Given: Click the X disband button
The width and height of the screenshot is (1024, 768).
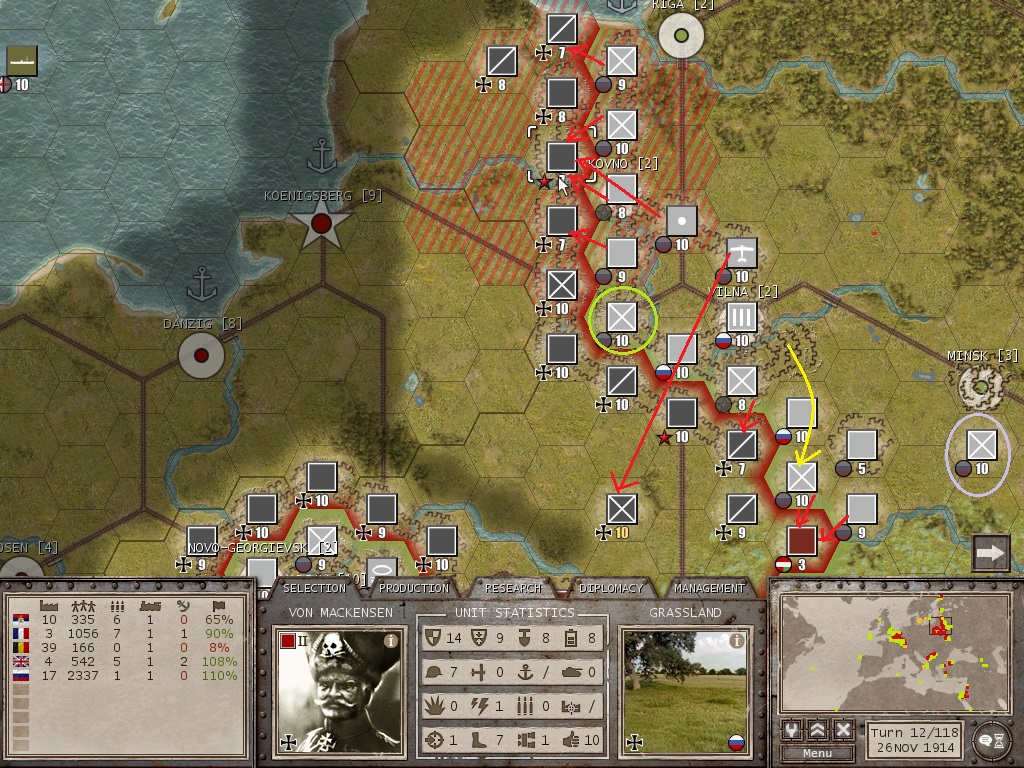Looking at the screenshot, I should 843,730.
